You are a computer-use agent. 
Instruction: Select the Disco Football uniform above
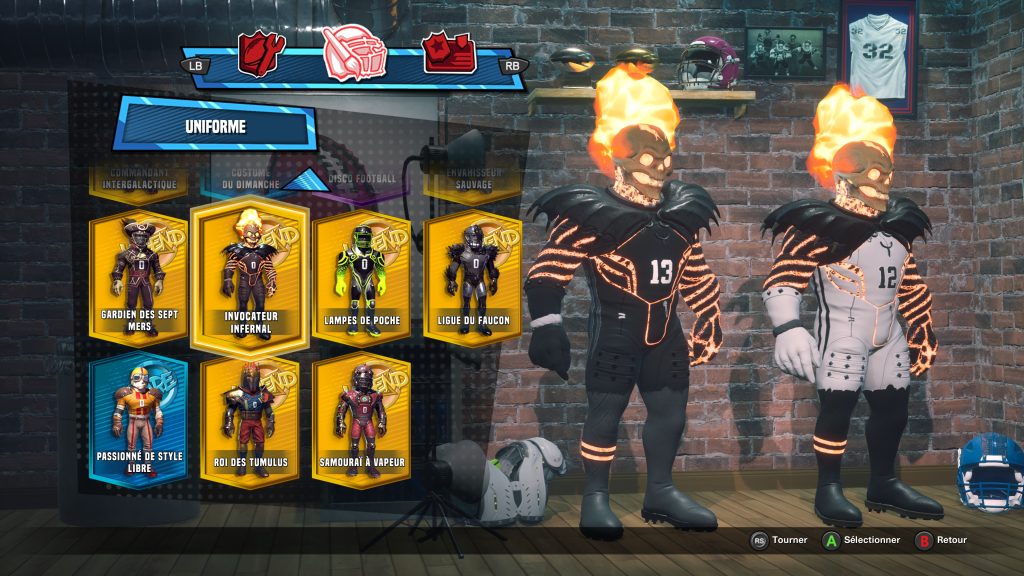[362, 179]
